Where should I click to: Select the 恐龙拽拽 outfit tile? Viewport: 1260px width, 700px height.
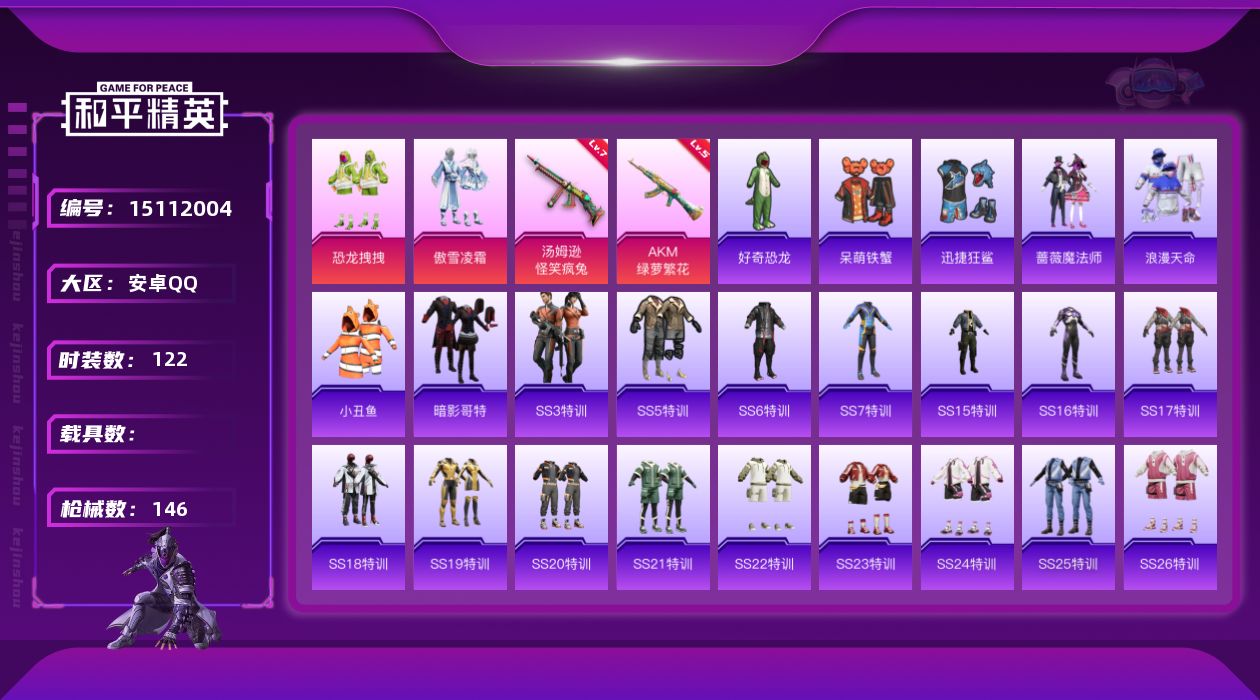click(358, 211)
